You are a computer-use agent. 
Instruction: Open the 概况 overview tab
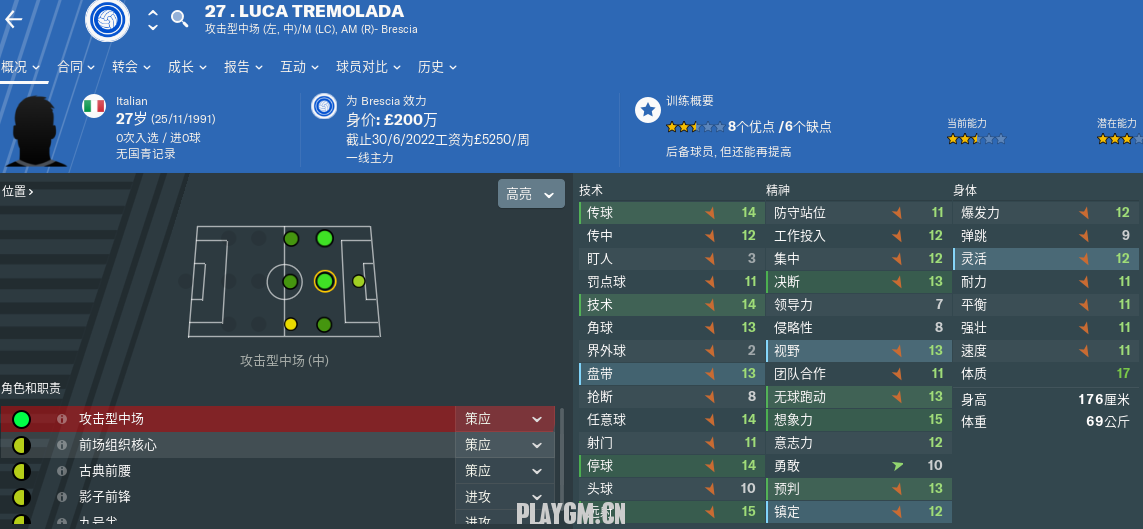[x=20, y=67]
